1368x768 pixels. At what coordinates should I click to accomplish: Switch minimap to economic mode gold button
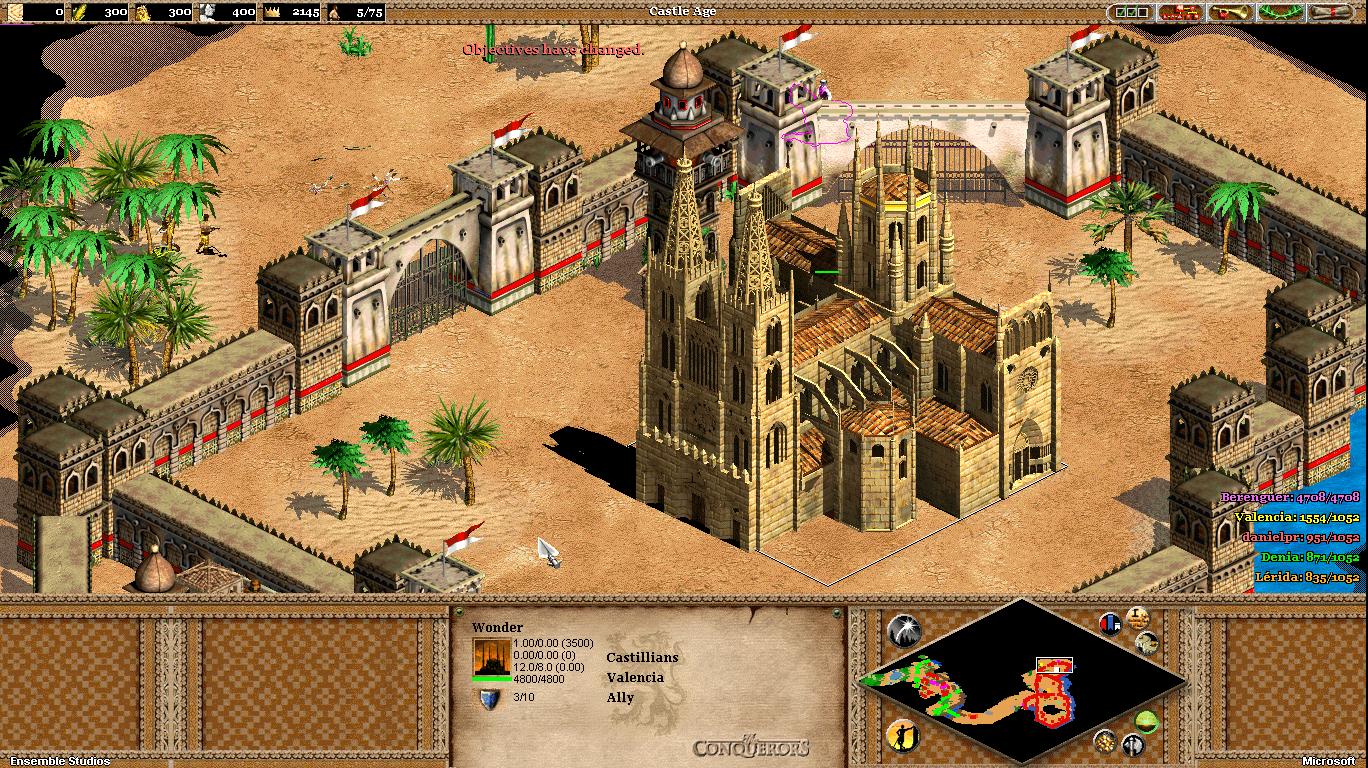(x=1105, y=741)
